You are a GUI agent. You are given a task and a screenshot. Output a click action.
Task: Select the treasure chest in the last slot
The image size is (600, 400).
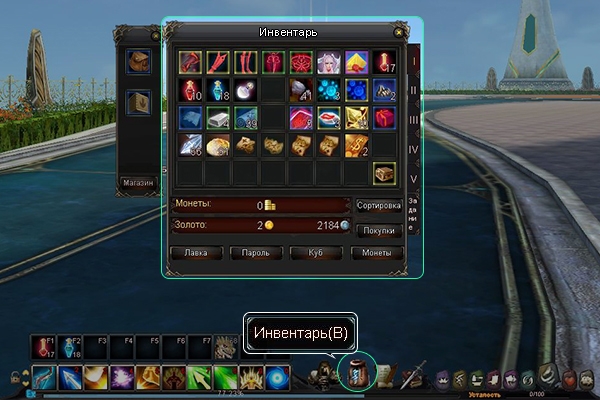point(385,173)
